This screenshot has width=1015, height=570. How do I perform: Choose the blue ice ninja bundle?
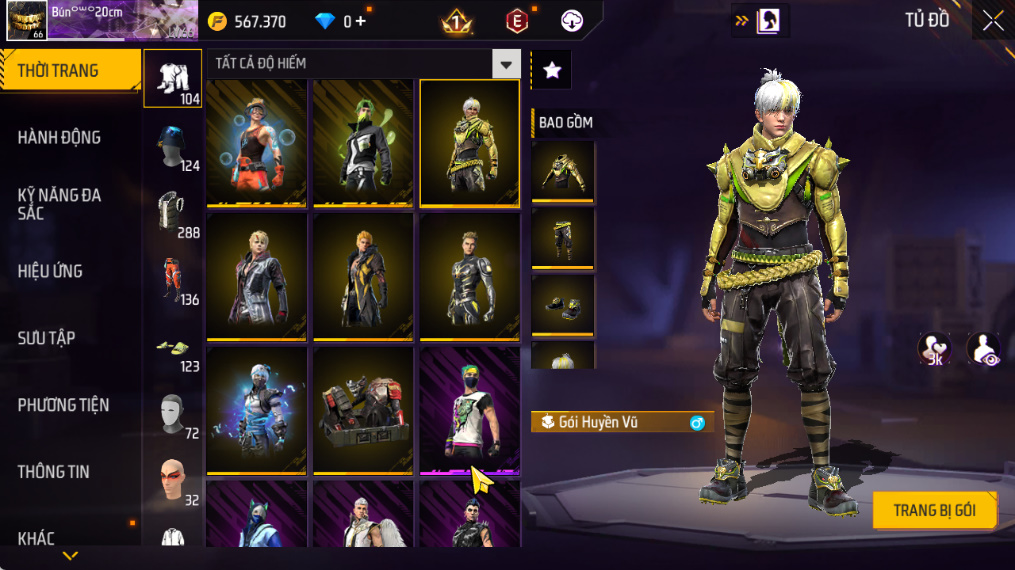[x=257, y=408]
